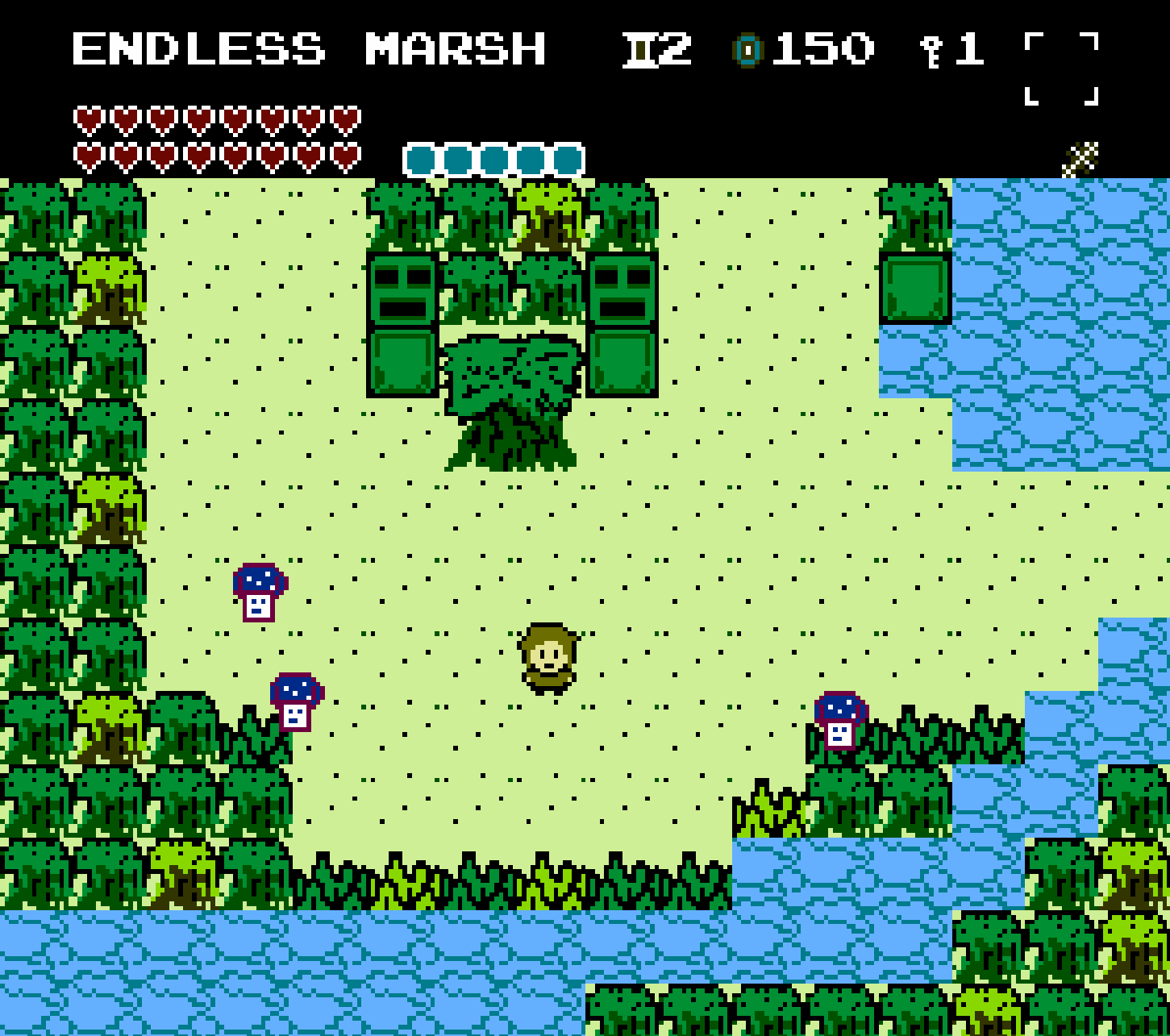Click the rightmost blue magic orb
The width and height of the screenshot is (1170, 1036).
pyautogui.click(x=567, y=158)
